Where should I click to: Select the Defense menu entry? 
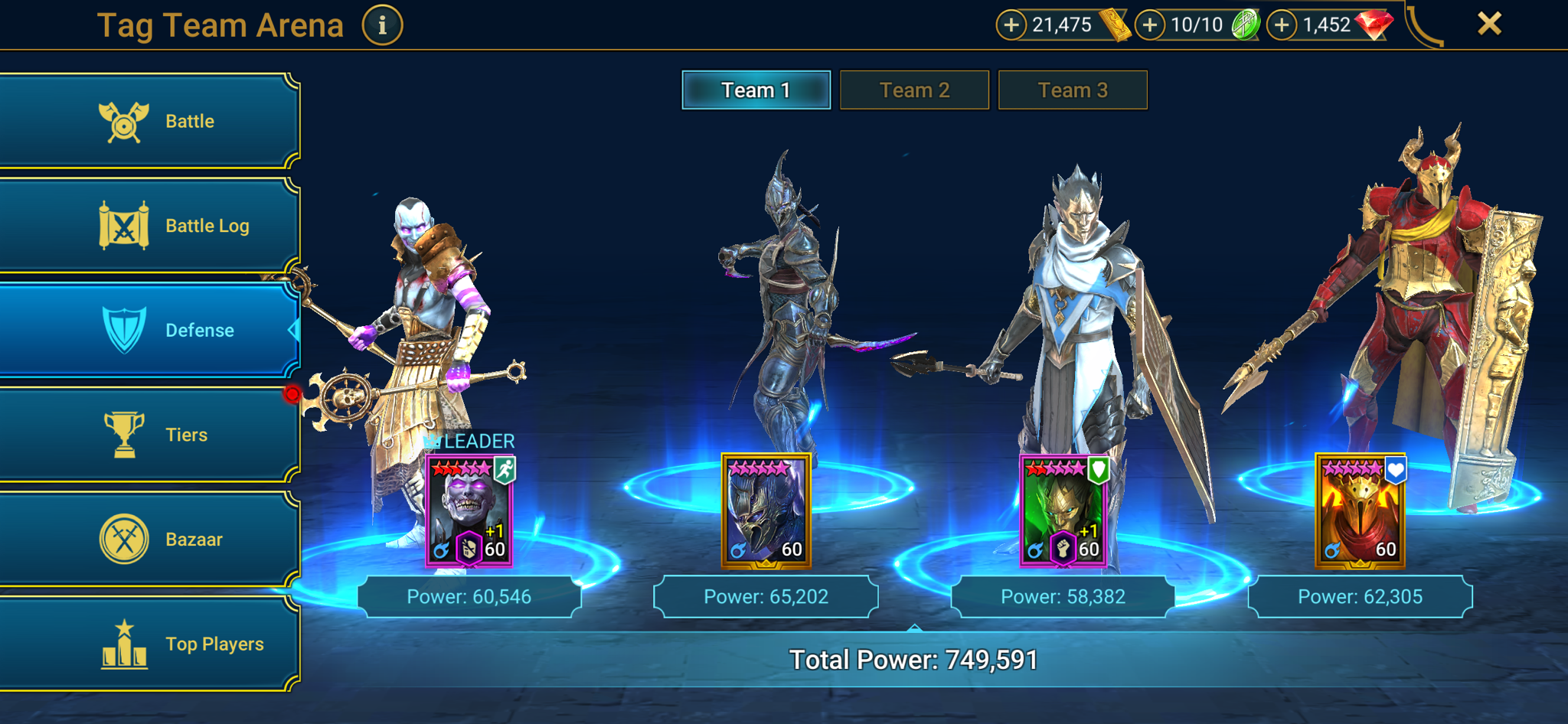(x=149, y=330)
